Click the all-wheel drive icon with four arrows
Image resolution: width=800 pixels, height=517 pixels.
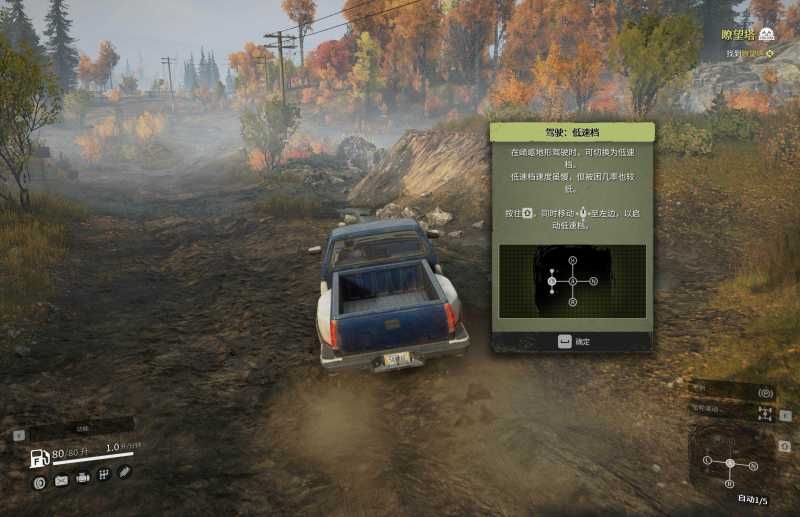[766, 414]
